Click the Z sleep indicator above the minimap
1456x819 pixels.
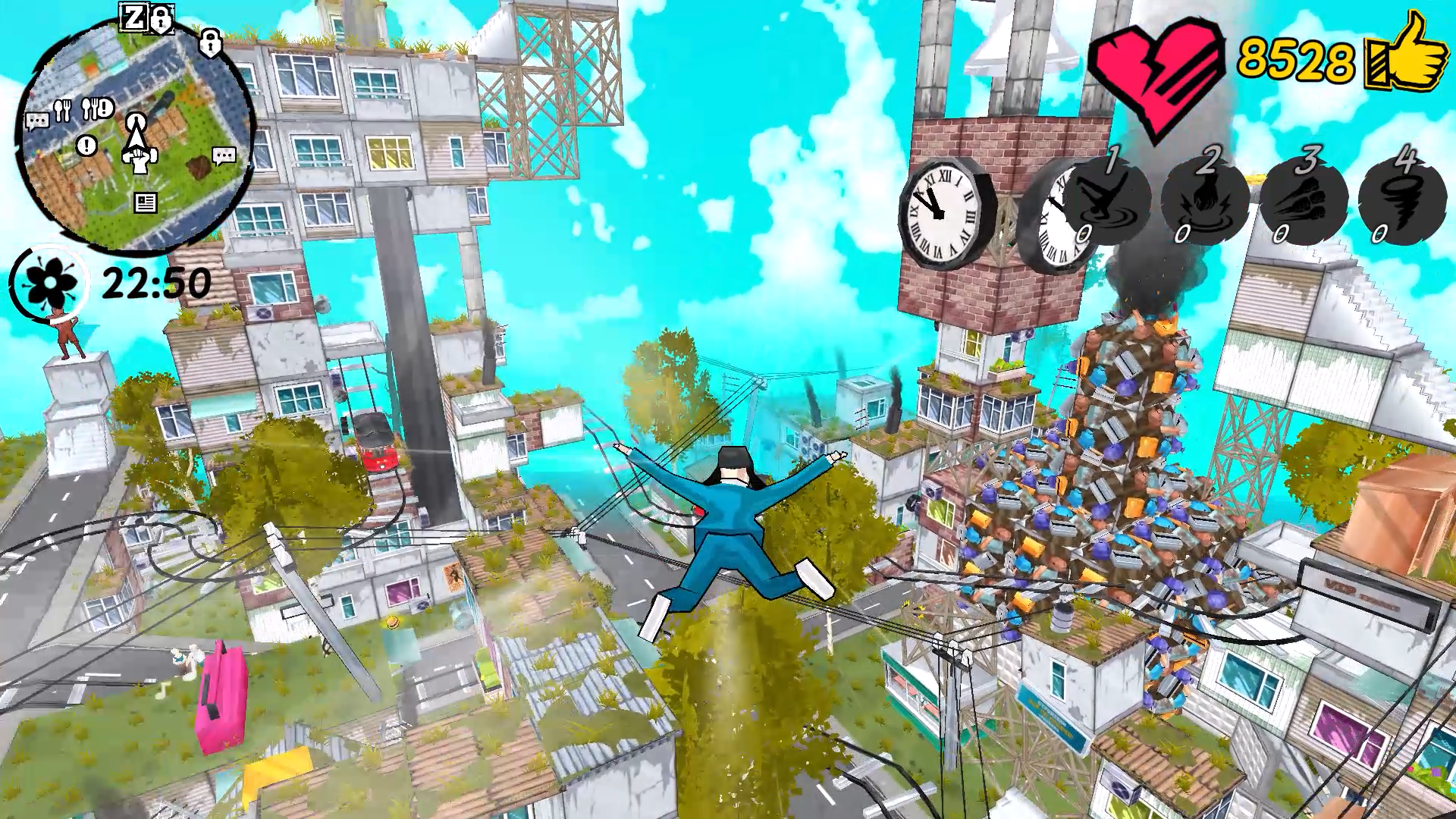pos(133,15)
